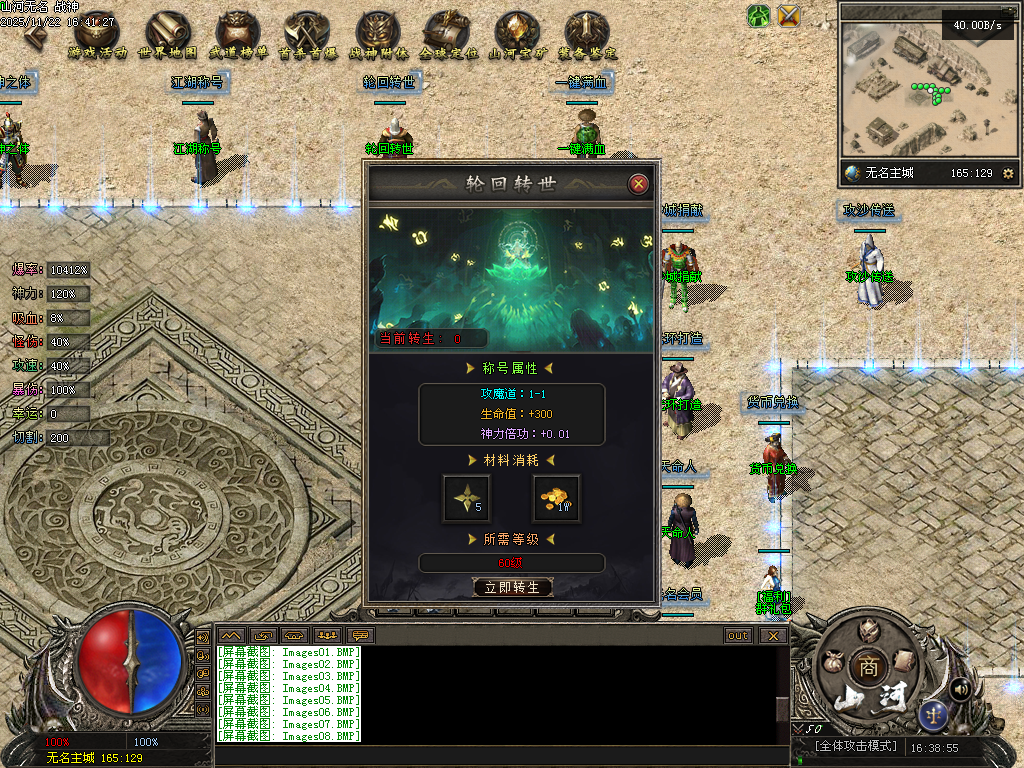Open the 商 shop button

[865, 667]
